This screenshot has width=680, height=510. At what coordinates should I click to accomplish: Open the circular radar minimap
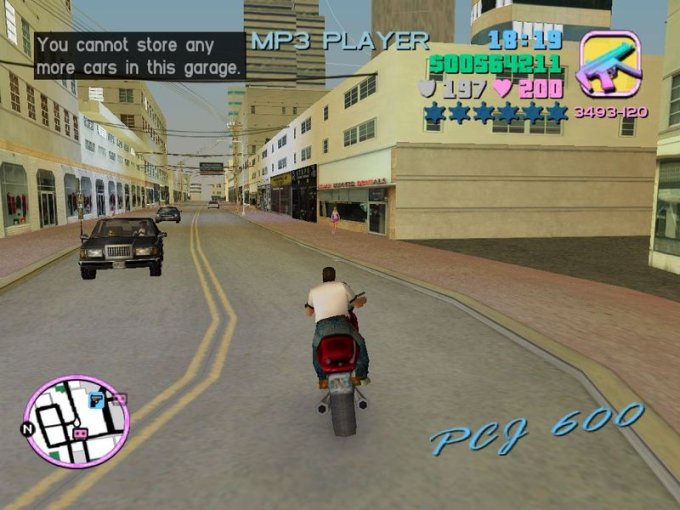tap(76, 421)
